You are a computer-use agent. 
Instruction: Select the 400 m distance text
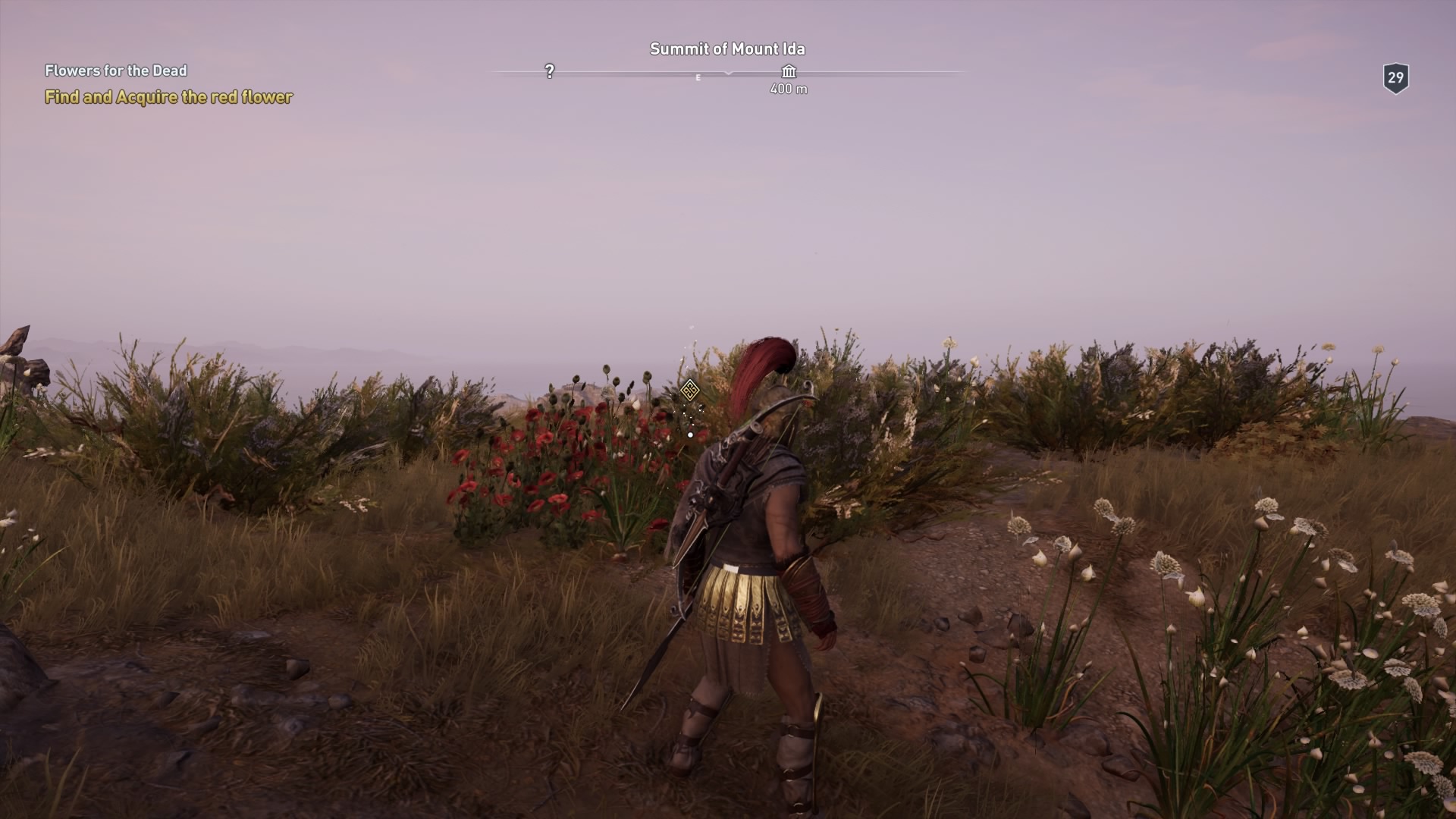click(789, 89)
